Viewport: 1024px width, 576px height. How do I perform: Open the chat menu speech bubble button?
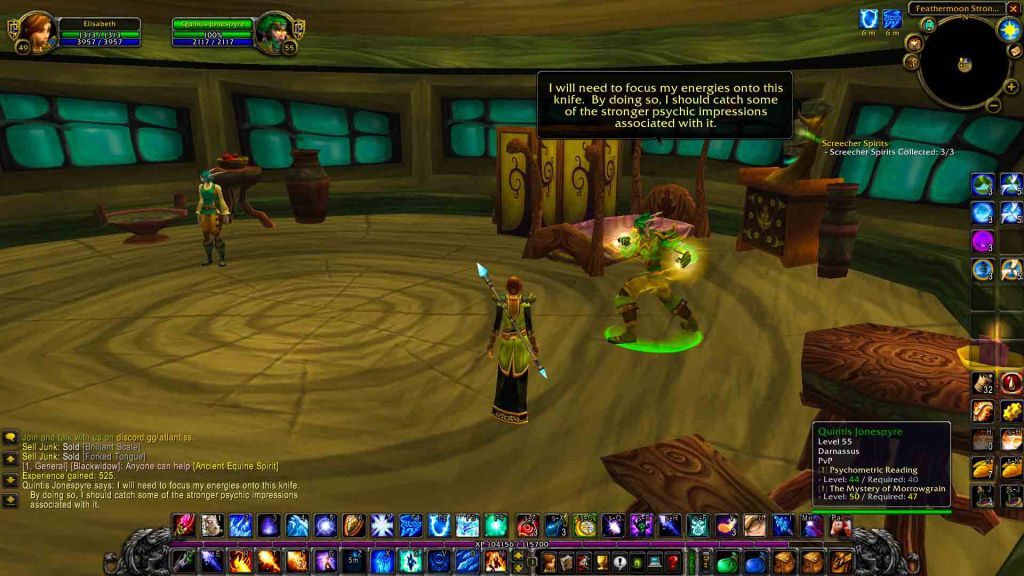tap(10, 437)
